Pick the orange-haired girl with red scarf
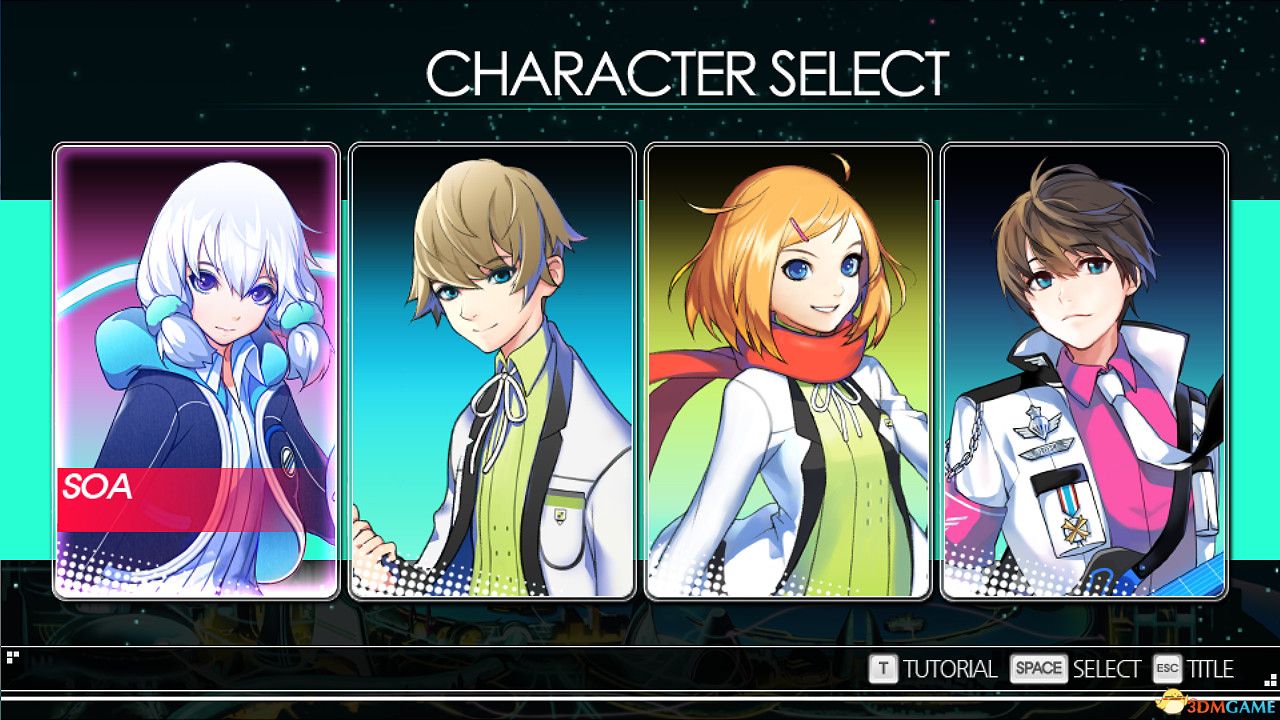The width and height of the screenshot is (1280, 720). point(788,371)
